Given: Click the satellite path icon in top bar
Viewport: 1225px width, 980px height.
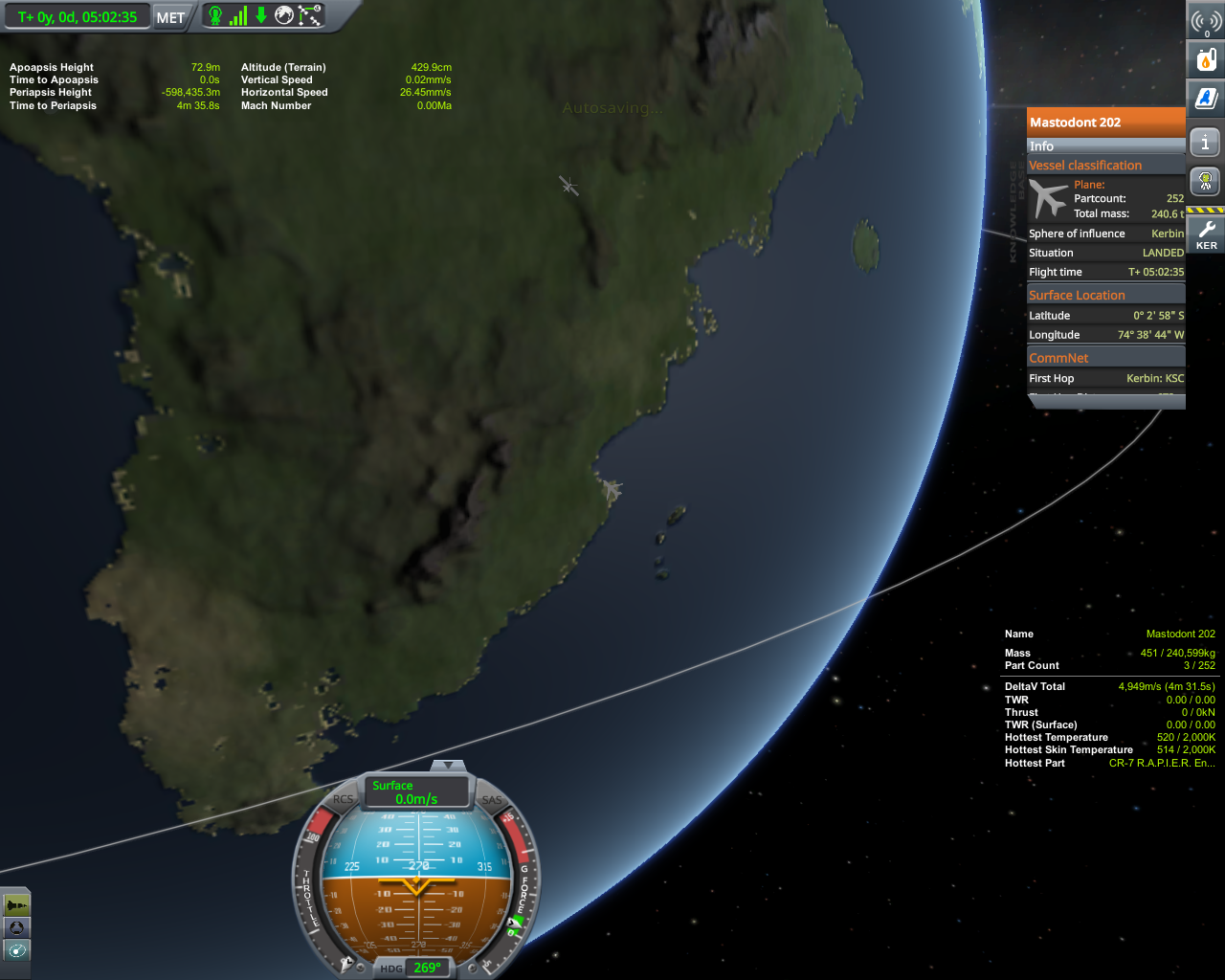Looking at the screenshot, I should point(310,15).
